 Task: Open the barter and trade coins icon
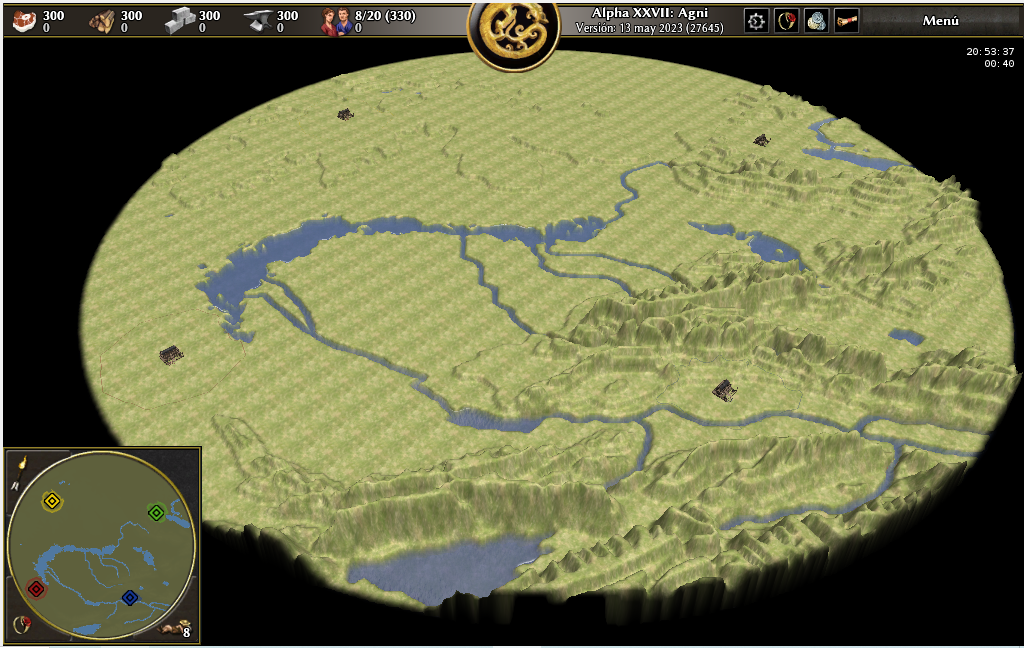pyautogui.click(x=817, y=21)
